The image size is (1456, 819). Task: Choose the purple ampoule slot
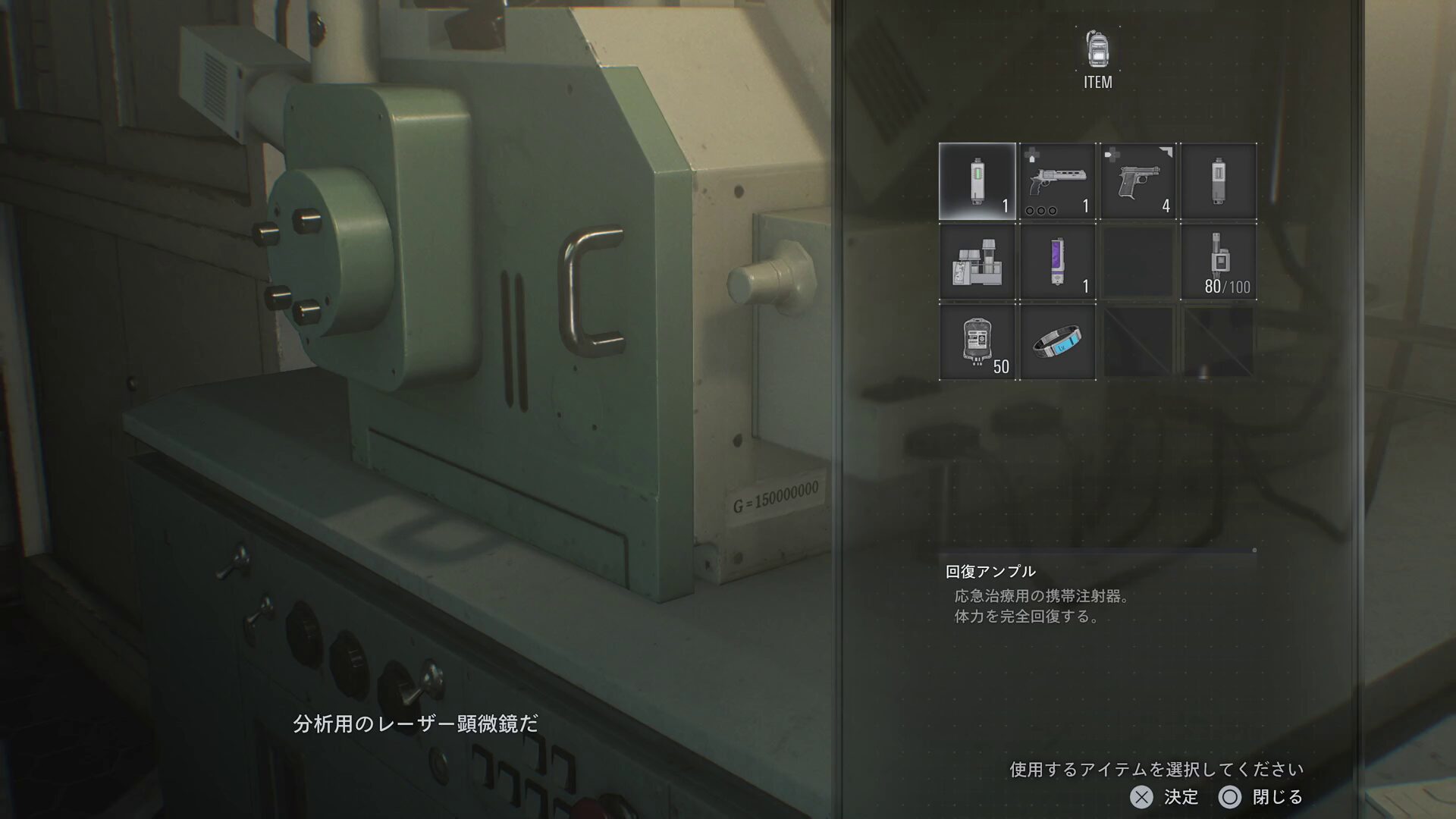[x=1058, y=262]
